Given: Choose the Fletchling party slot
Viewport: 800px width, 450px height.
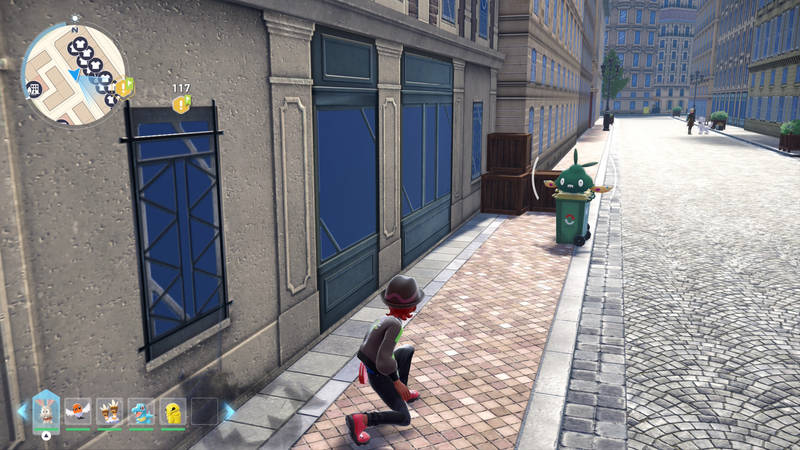Looking at the screenshot, I should click(78, 411).
